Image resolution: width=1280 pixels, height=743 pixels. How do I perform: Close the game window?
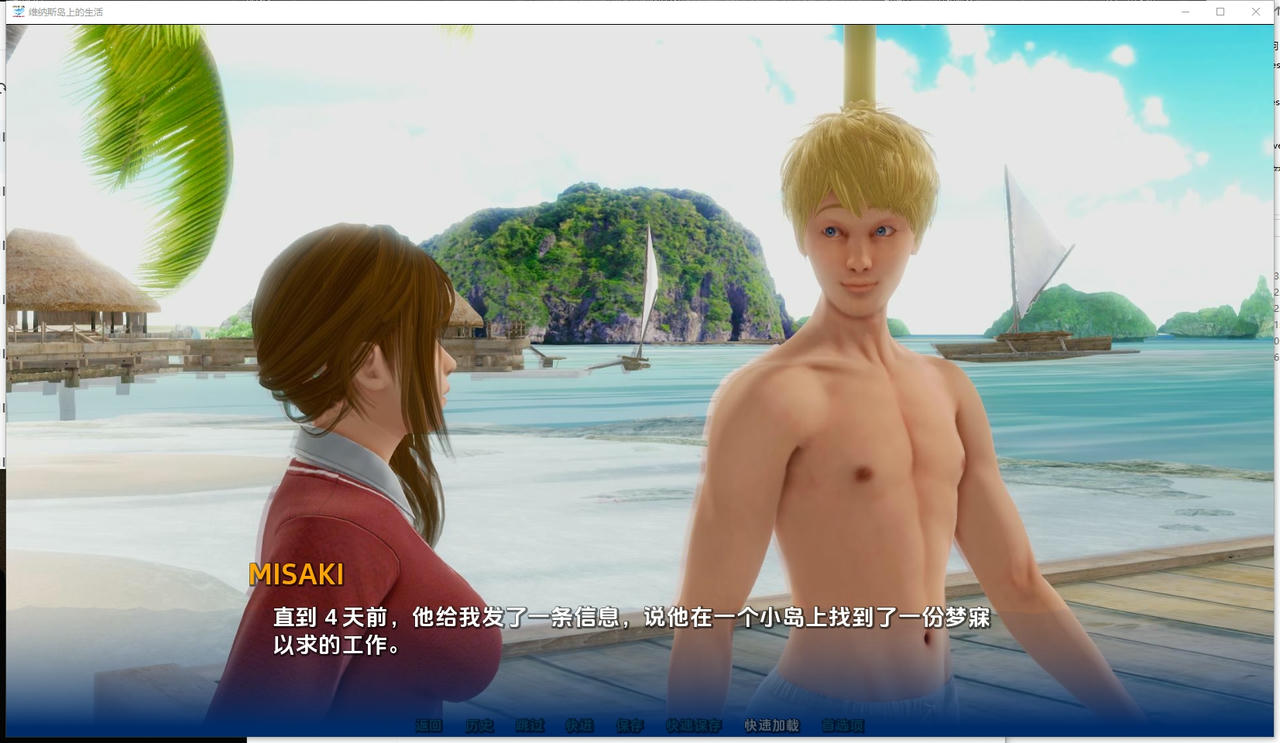coord(1255,11)
